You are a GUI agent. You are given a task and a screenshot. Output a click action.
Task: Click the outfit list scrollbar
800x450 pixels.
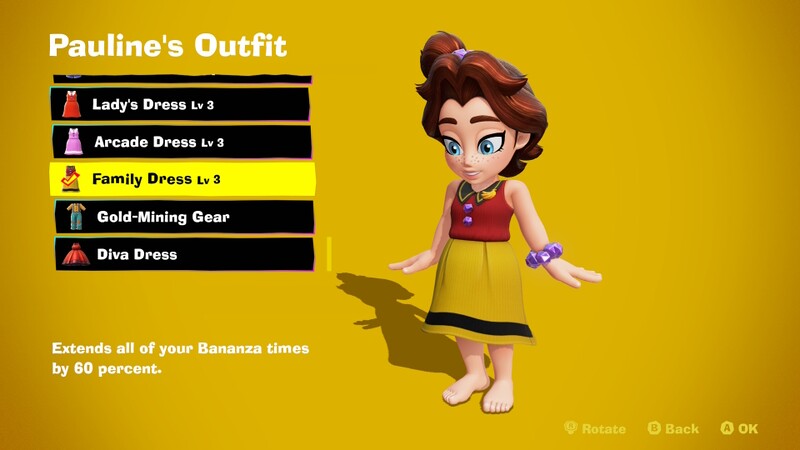click(328, 253)
